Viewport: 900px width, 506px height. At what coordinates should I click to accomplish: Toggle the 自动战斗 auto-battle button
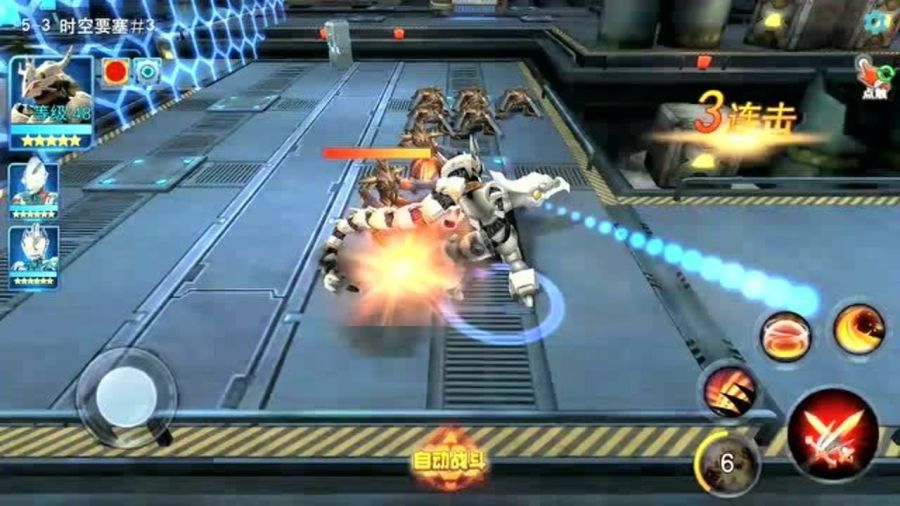[x=450, y=460]
